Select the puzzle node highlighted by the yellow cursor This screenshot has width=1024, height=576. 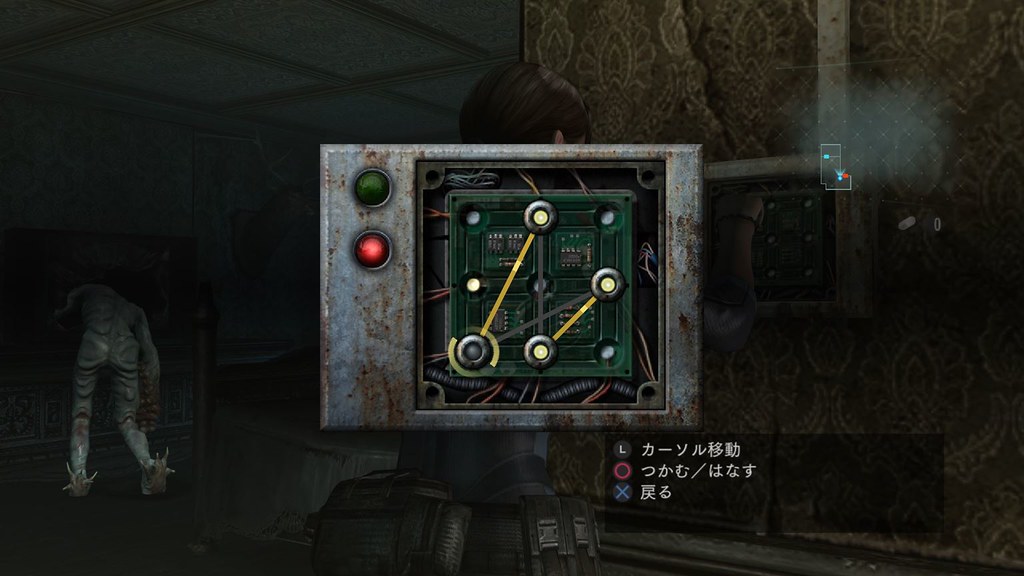click(x=476, y=351)
